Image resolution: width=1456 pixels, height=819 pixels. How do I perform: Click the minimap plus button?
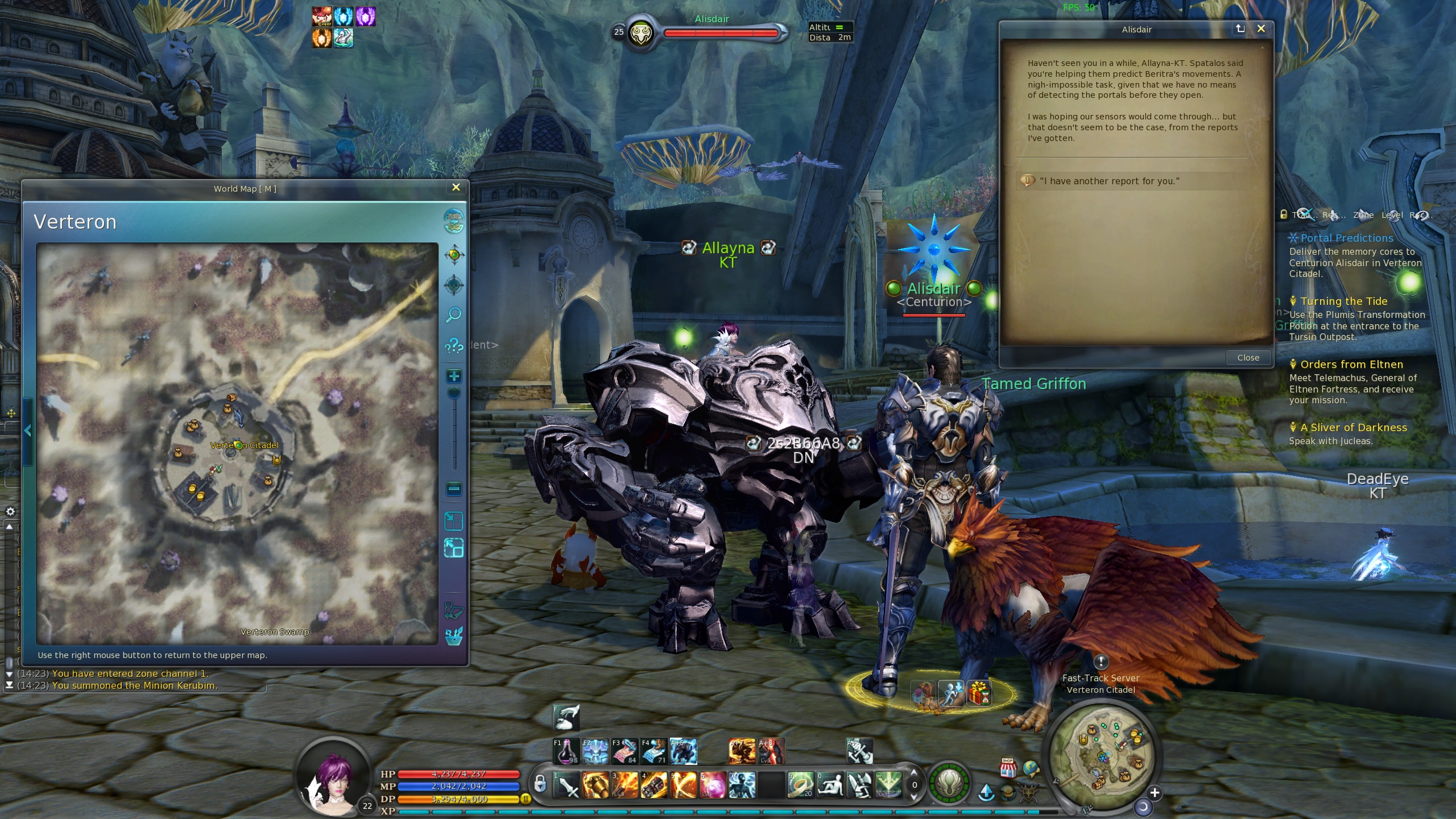tap(1155, 793)
